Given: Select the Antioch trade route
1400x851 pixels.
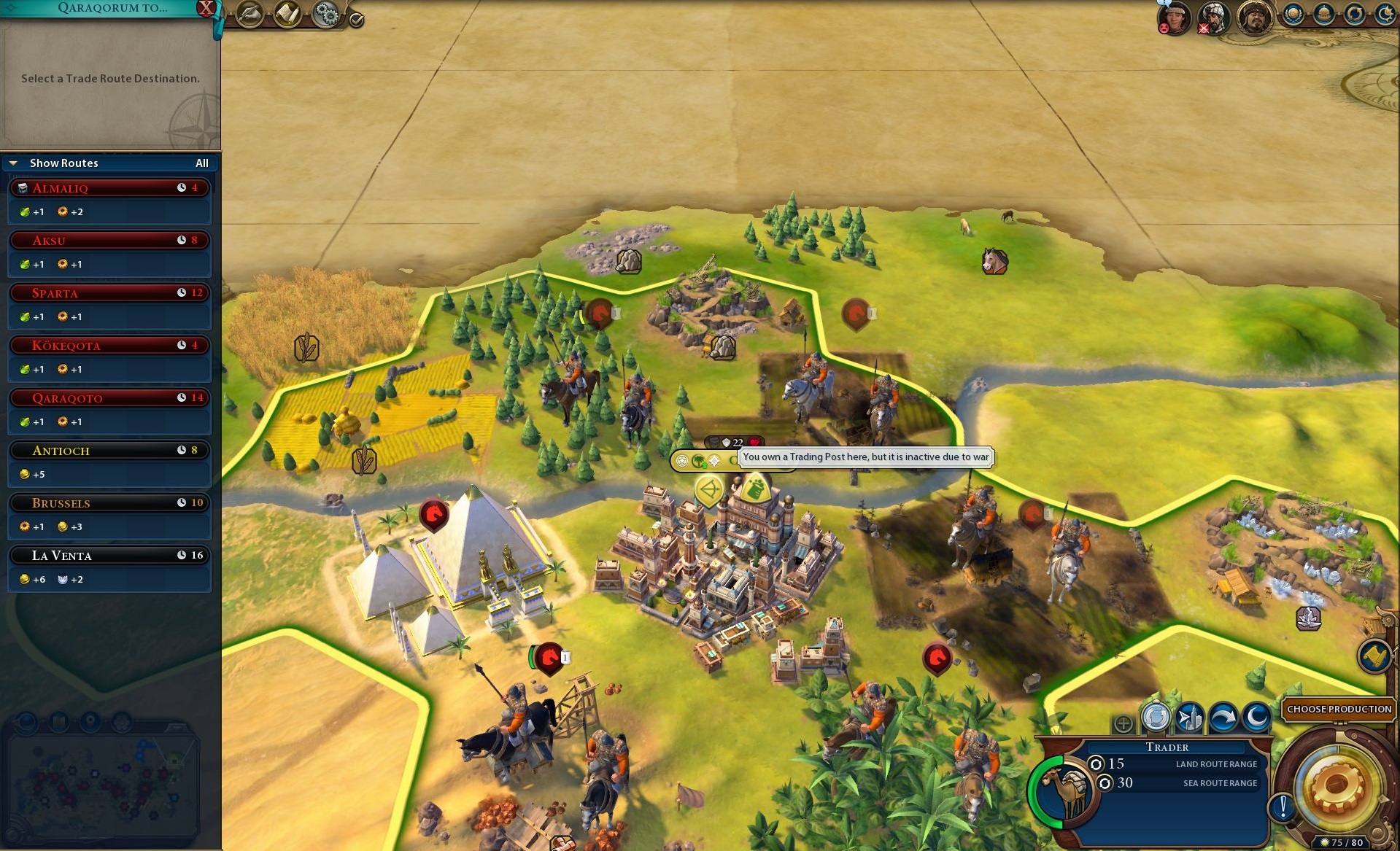Looking at the screenshot, I should tap(109, 451).
